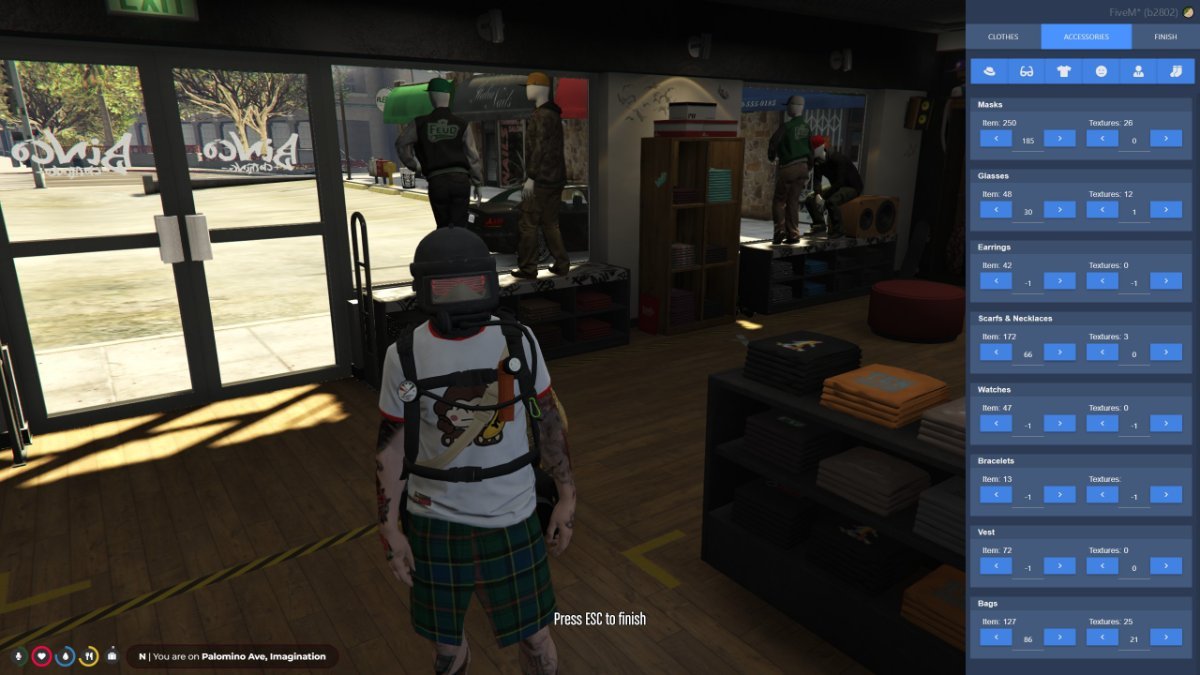
Task: Open the socks category icon
Action: (x=1176, y=71)
